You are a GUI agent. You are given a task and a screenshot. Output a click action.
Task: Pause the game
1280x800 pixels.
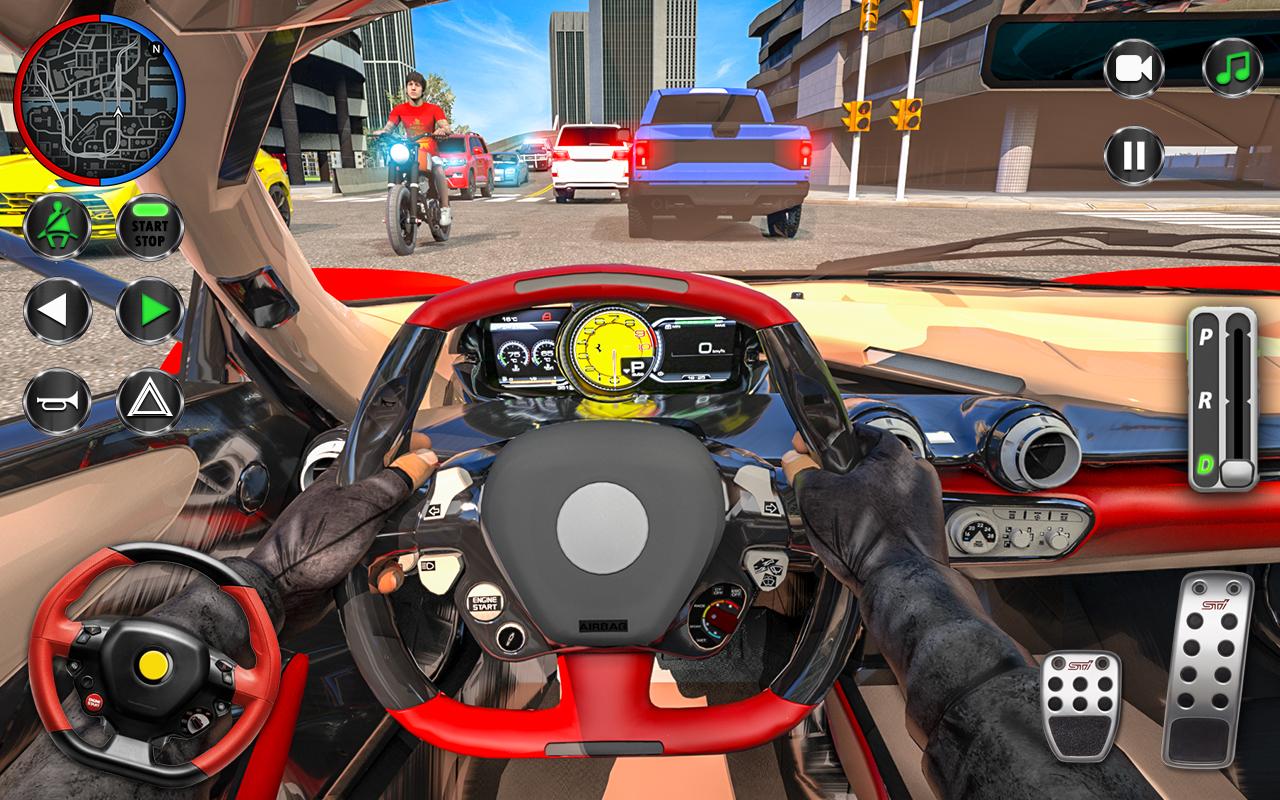tap(1132, 156)
